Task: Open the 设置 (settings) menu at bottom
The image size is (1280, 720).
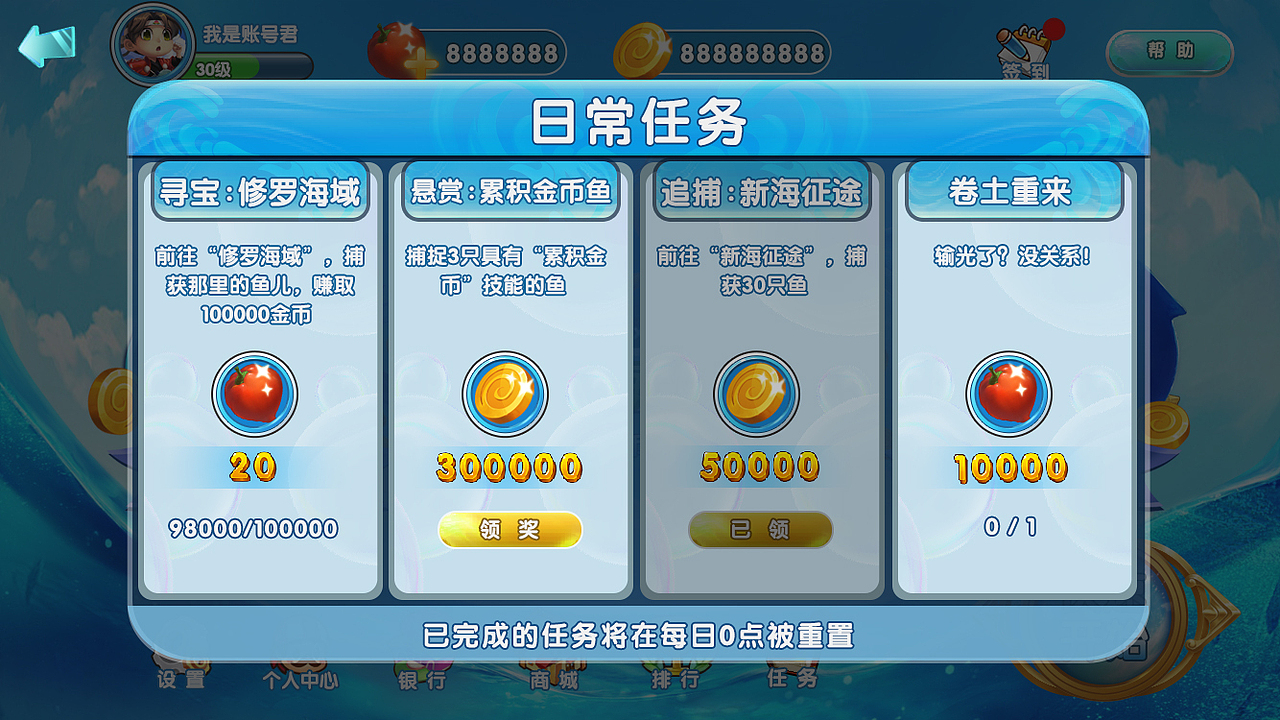Action: tap(180, 680)
